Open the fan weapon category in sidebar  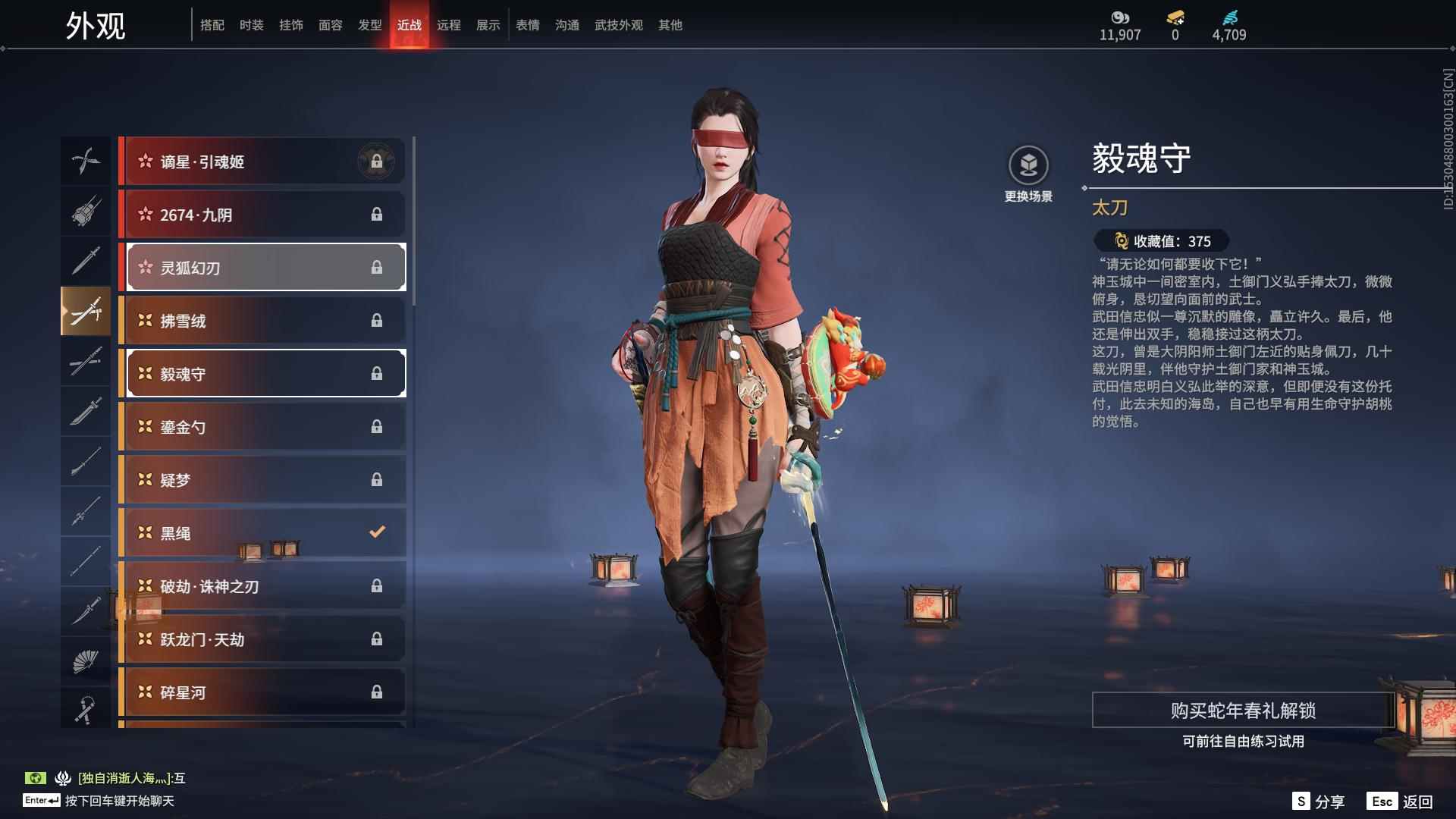coord(86,660)
